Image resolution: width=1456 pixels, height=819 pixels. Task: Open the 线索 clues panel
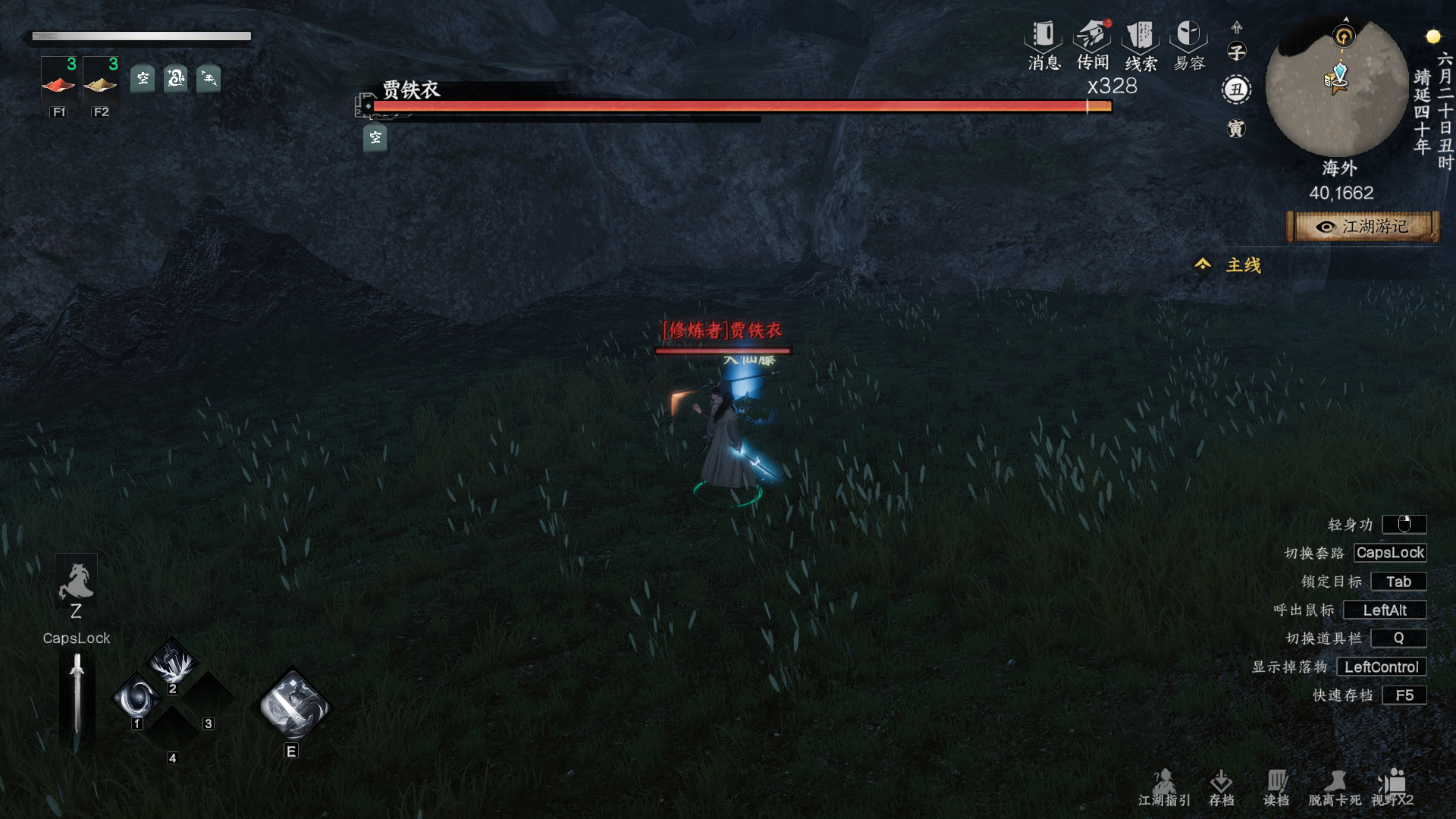pyautogui.click(x=1141, y=45)
